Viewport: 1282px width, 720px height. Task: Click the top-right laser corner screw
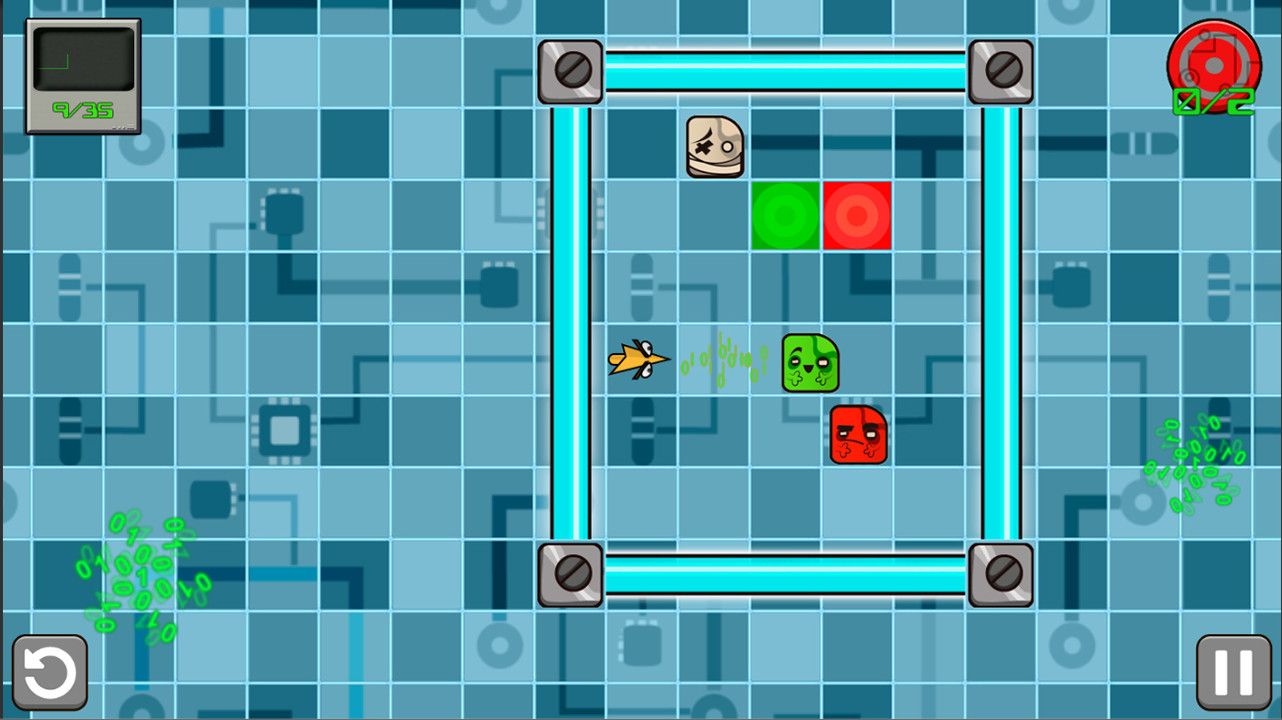click(1000, 71)
